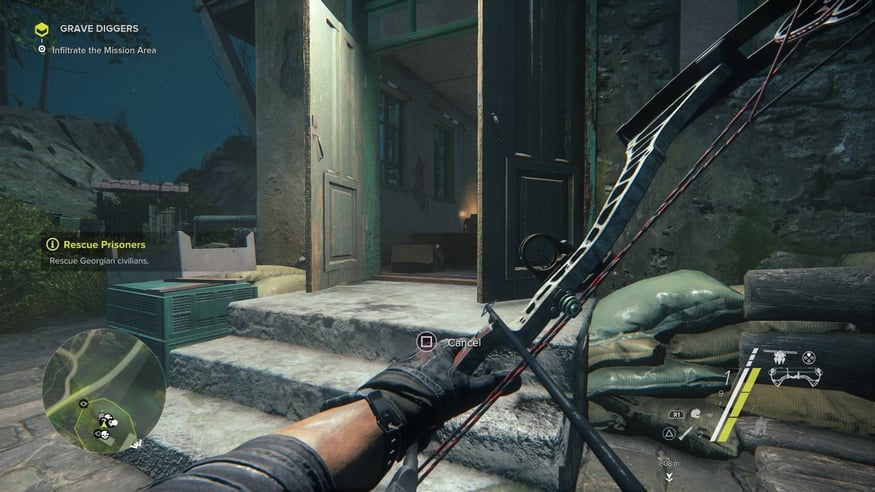Image resolution: width=875 pixels, height=492 pixels.
Task: Select the gadget icon beside the R1 glyph
Action: coord(696,412)
